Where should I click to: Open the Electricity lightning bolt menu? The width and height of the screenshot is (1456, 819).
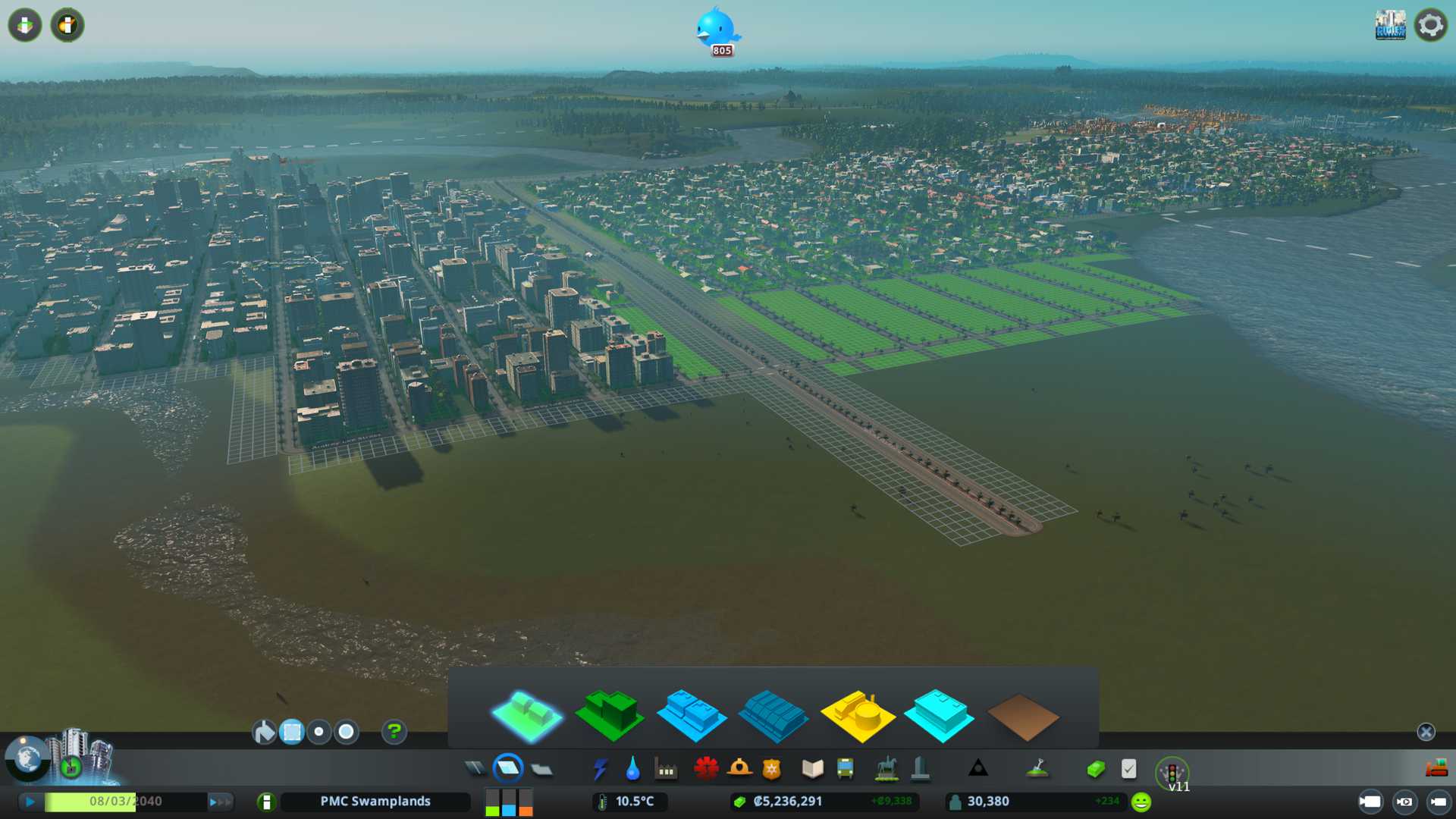pos(600,770)
